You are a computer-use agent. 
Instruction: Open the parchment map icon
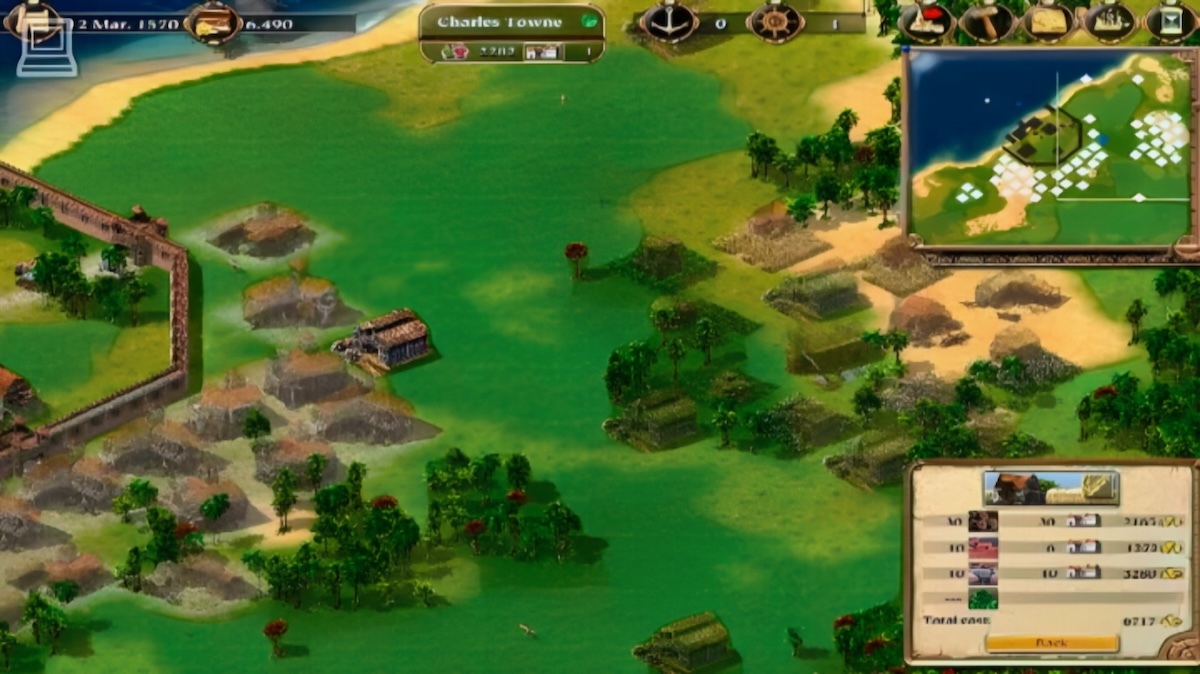[x=1048, y=22]
